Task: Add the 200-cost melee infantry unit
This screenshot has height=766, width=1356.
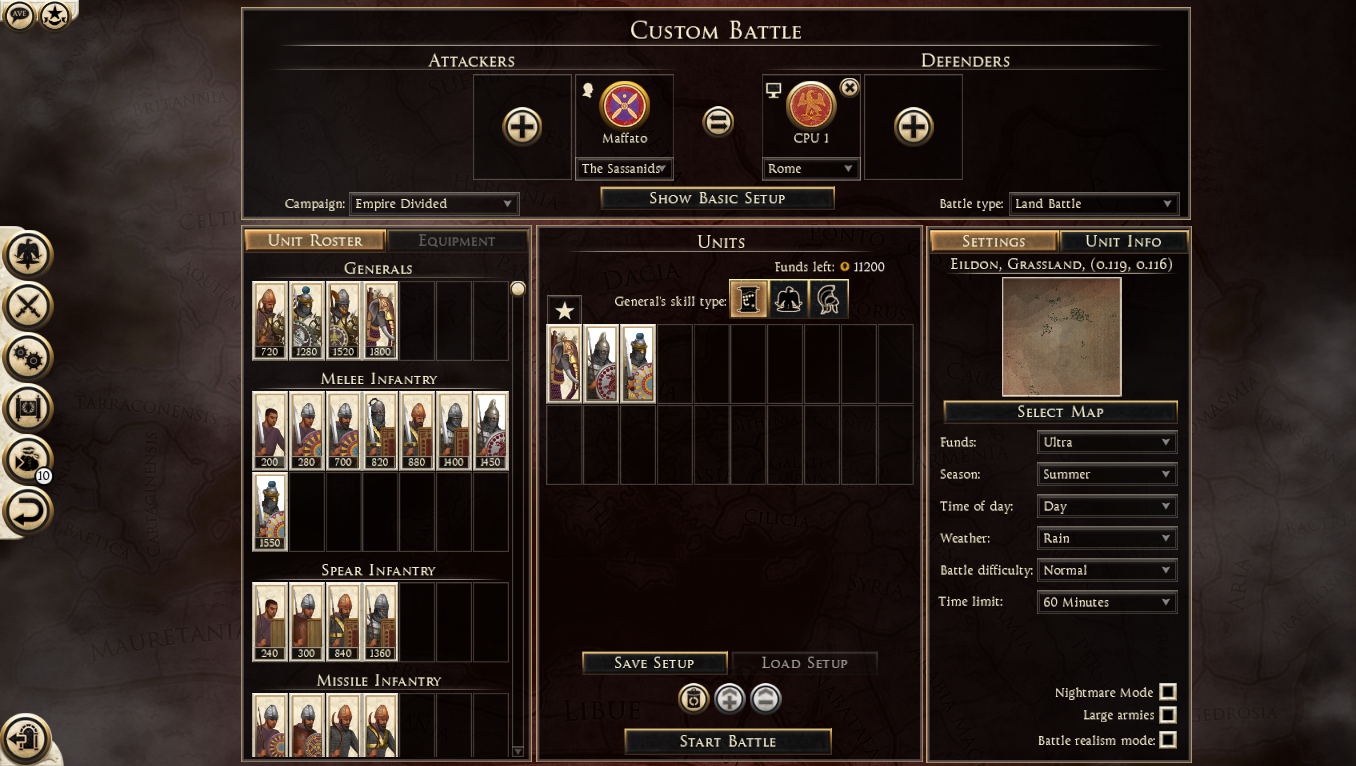Action: click(x=270, y=431)
